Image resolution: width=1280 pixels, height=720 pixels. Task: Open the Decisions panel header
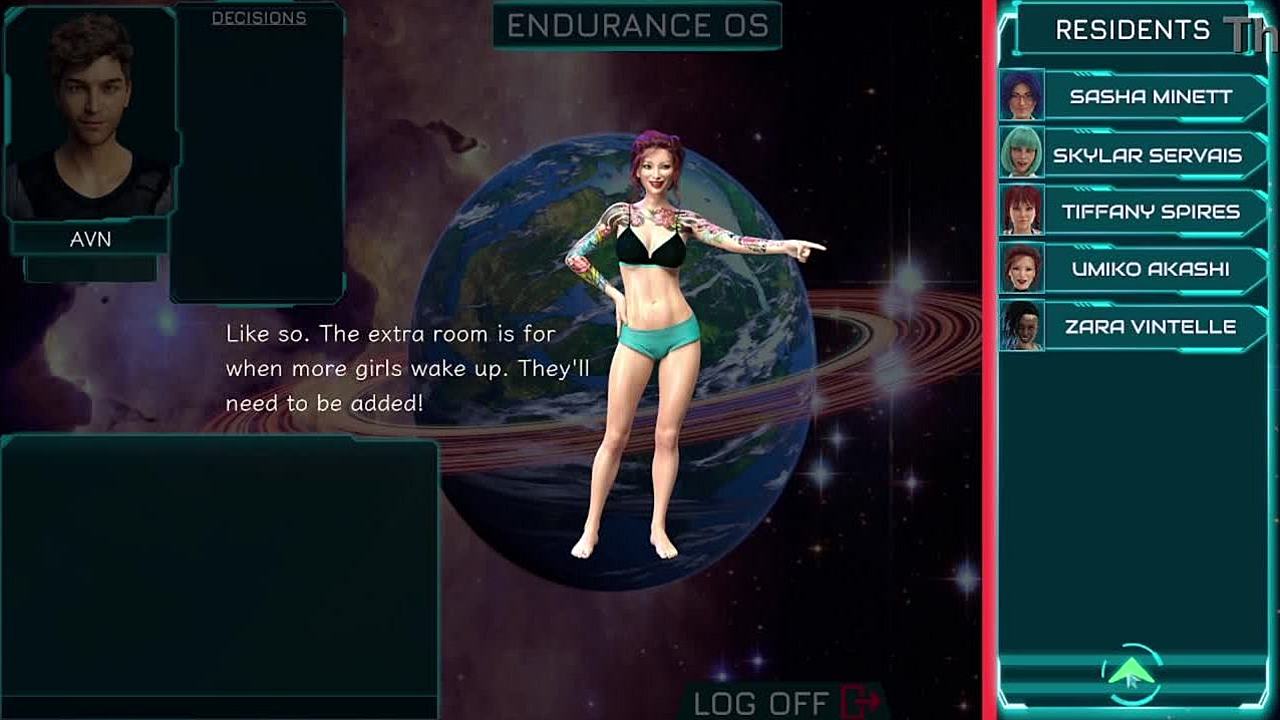click(x=259, y=18)
